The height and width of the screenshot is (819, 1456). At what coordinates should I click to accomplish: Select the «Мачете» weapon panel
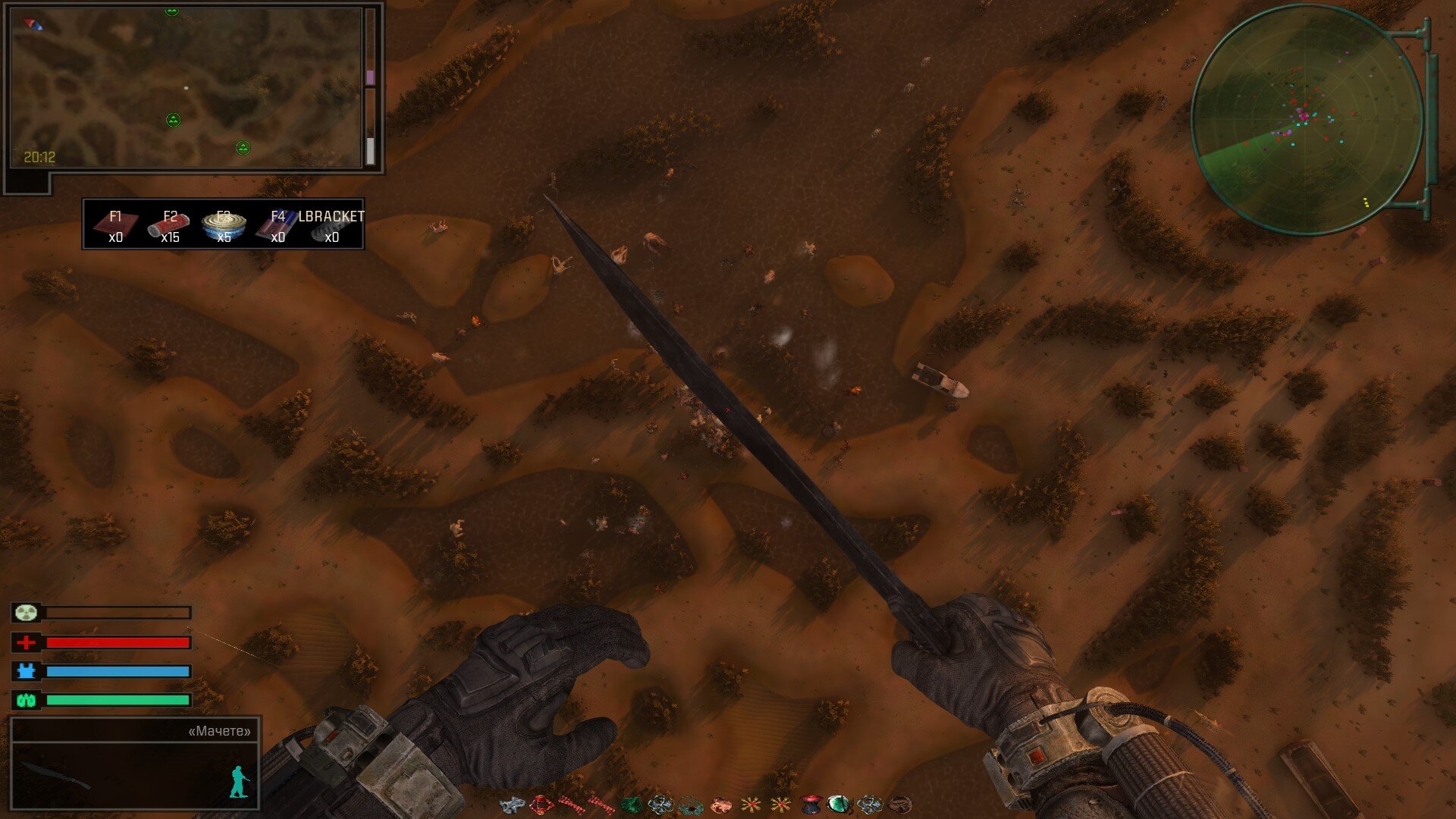[x=135, y=764]
